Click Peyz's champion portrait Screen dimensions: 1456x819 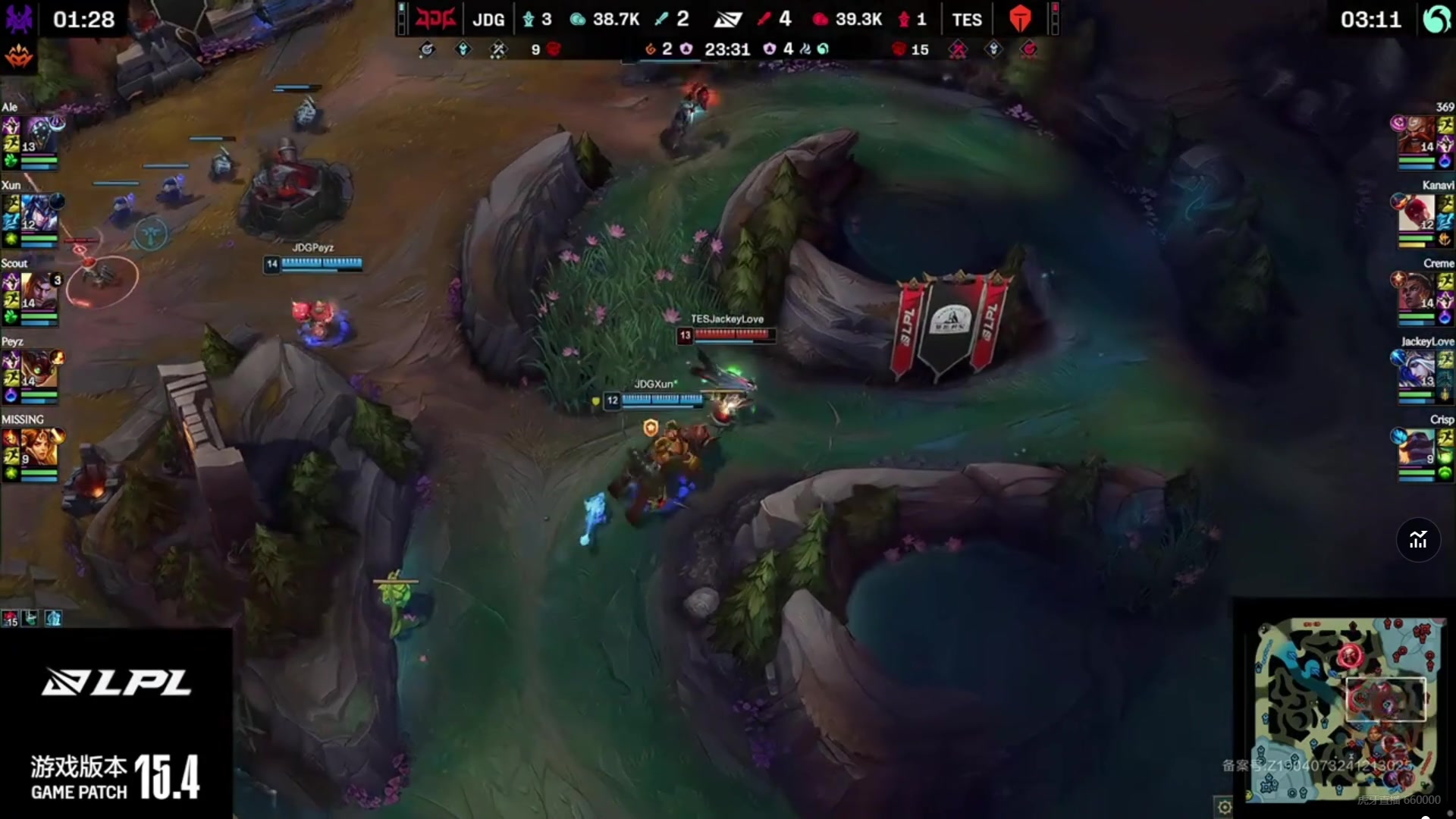39,369
